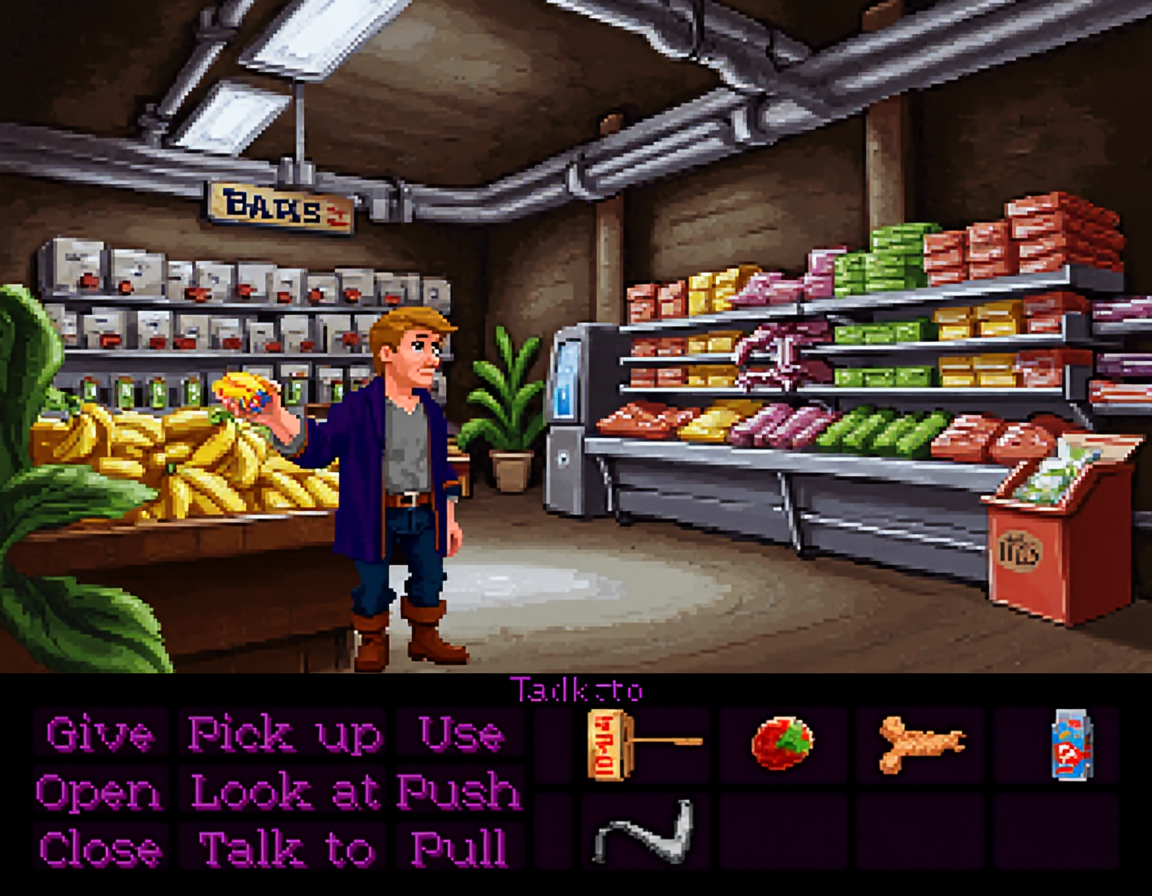Screen dimensions: 1152x896
Task: Choose the blue carton in the inventory
Action: (1071, 745)
